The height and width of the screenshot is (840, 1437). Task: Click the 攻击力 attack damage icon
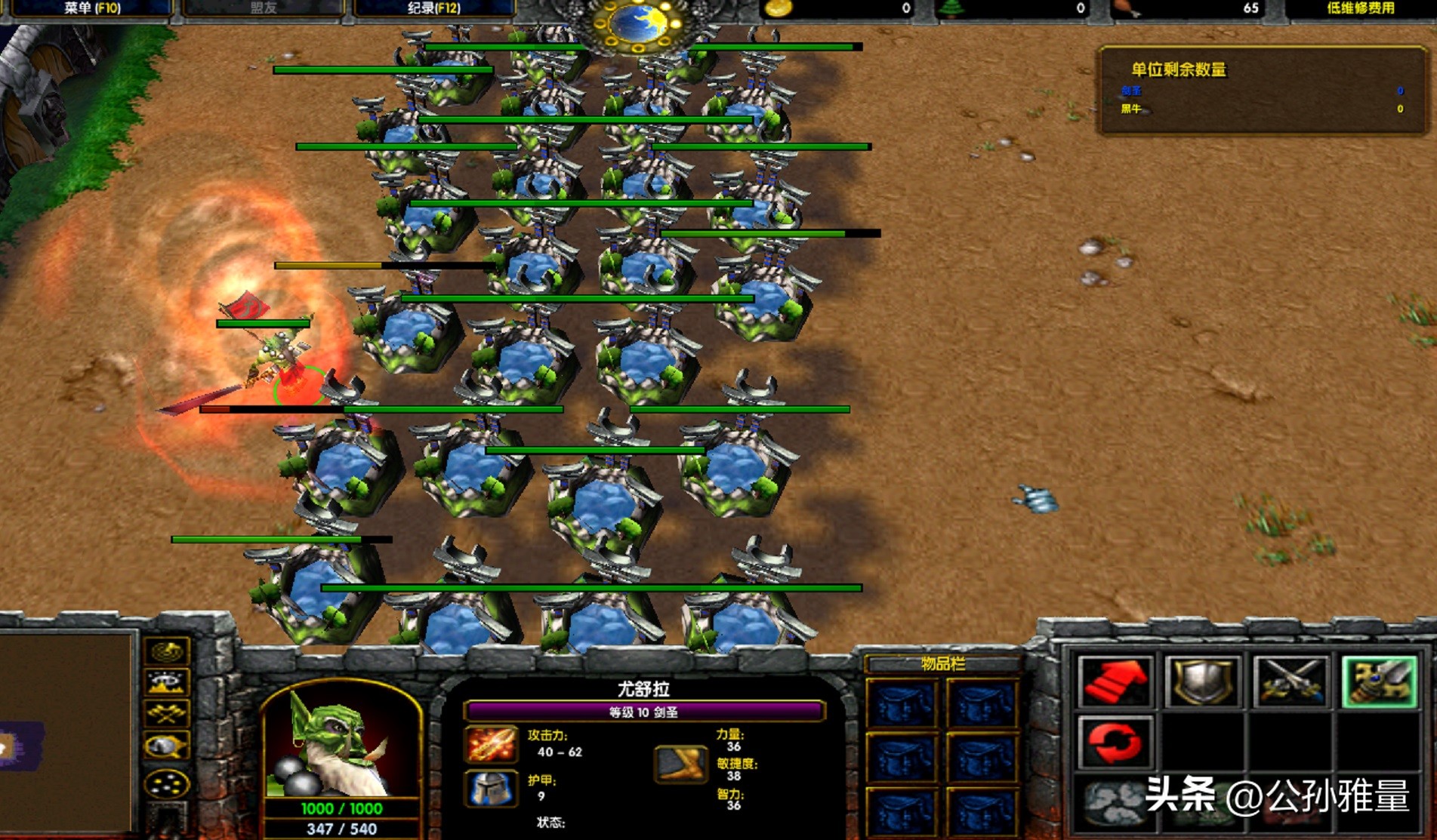point(491,744)
